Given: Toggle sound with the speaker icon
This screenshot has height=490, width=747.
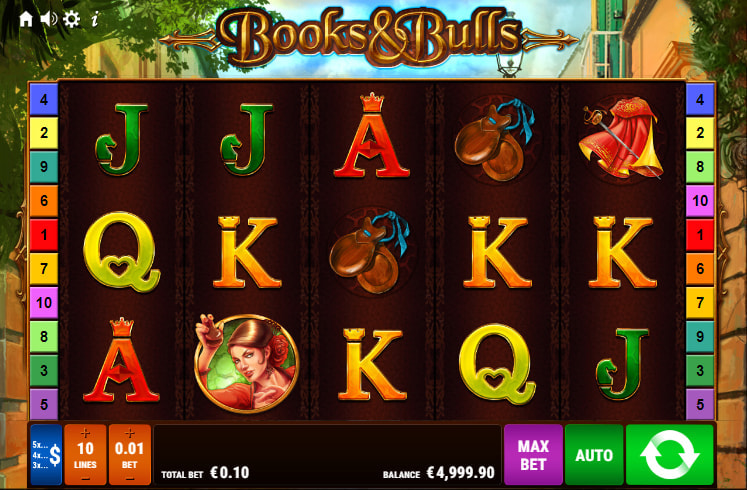Looking at the screenshot, I should [48, 19].
